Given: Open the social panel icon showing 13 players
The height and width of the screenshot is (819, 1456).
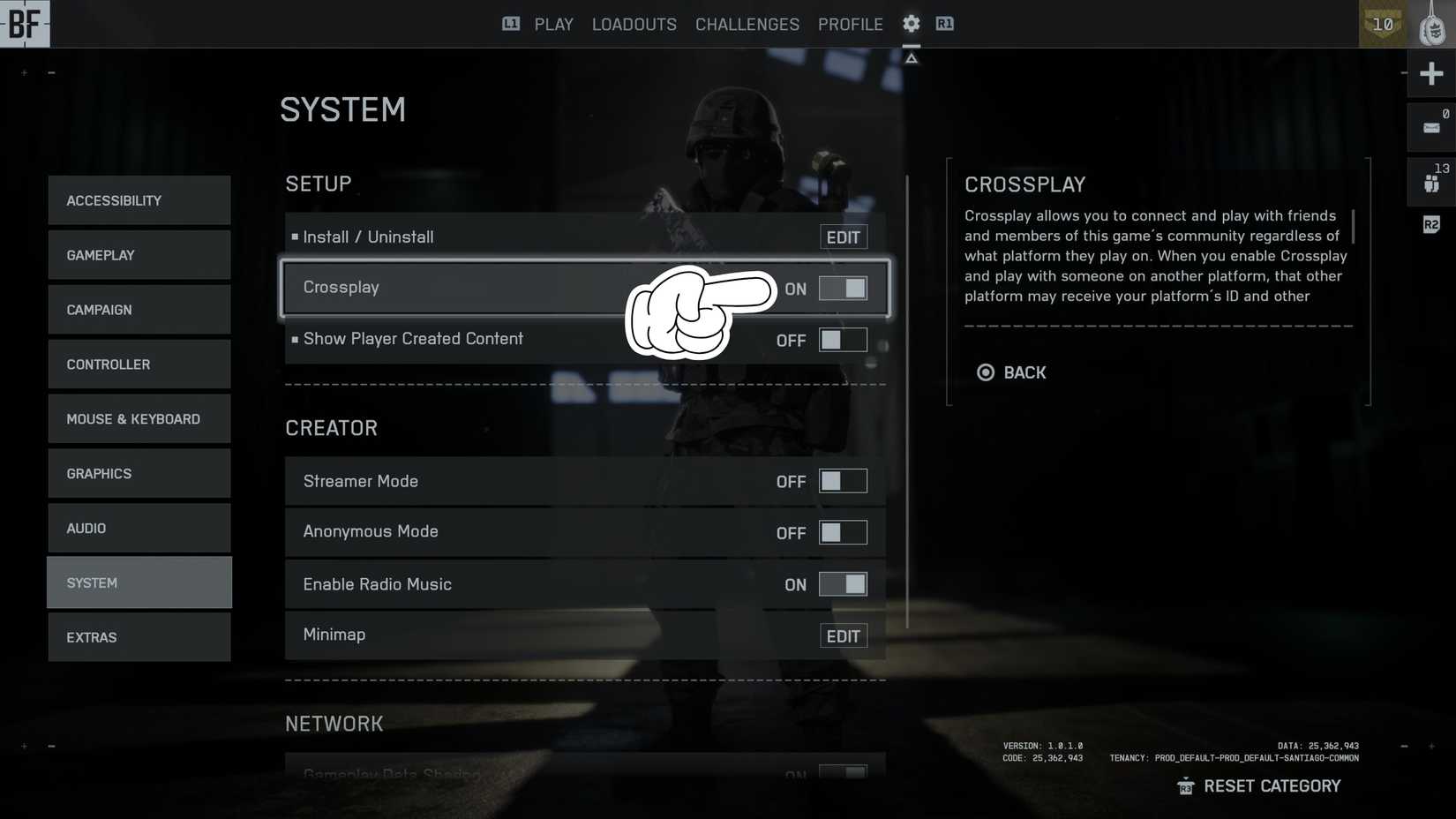Looking at the screenshot, I should (x=1431, y=181).
